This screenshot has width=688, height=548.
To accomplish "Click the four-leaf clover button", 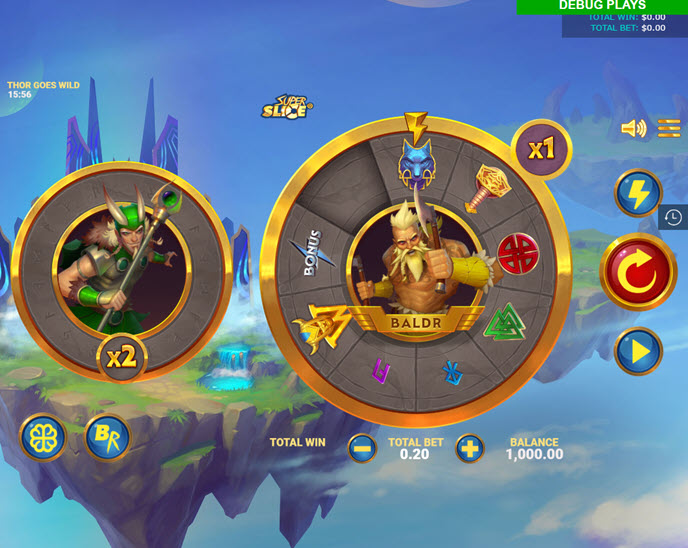I will [x=43, y=437].
